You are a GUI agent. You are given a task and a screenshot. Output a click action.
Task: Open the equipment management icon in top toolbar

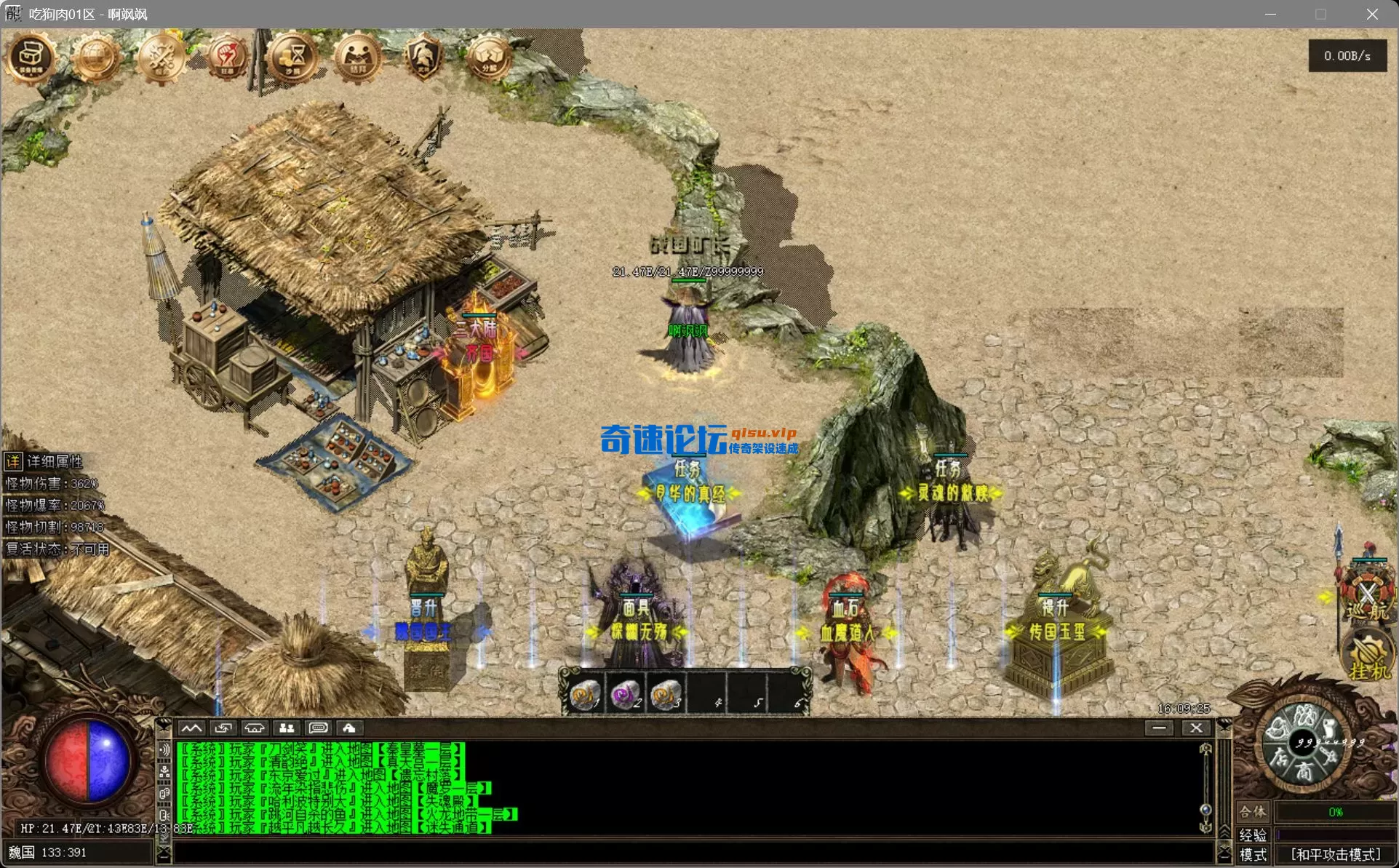tap(29, 57)
